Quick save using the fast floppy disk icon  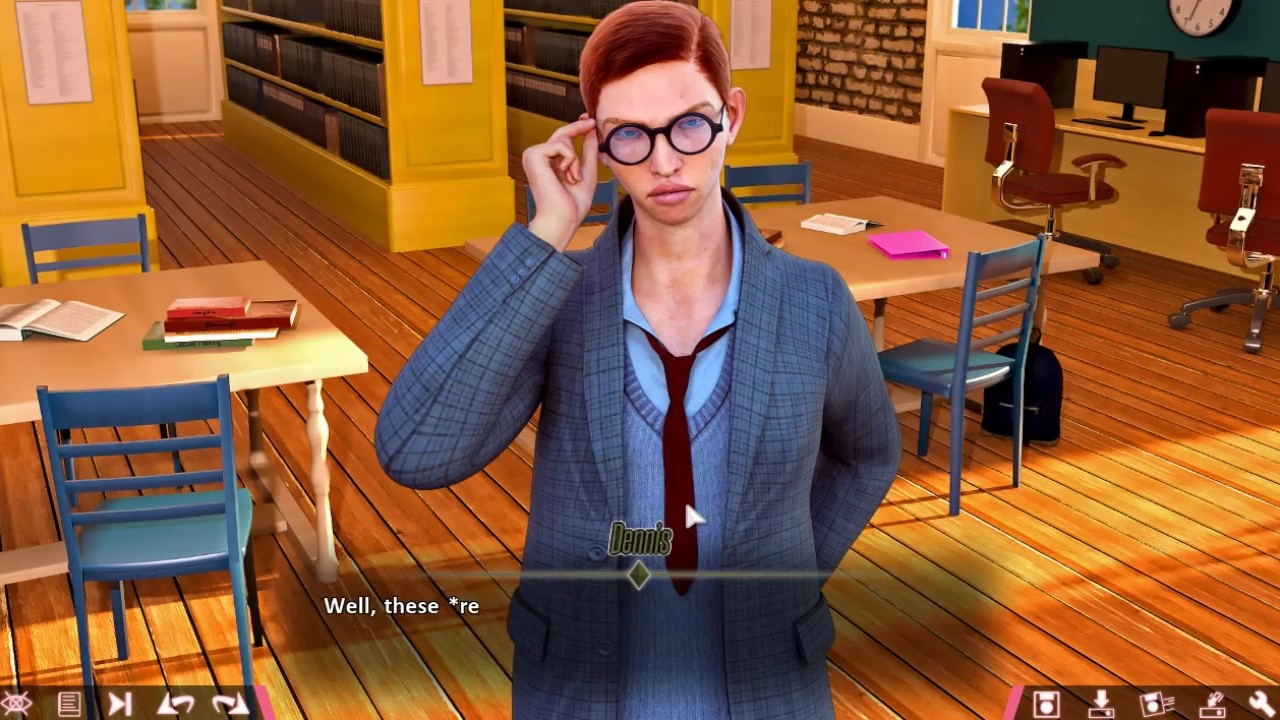click(x=1156, y=704)
